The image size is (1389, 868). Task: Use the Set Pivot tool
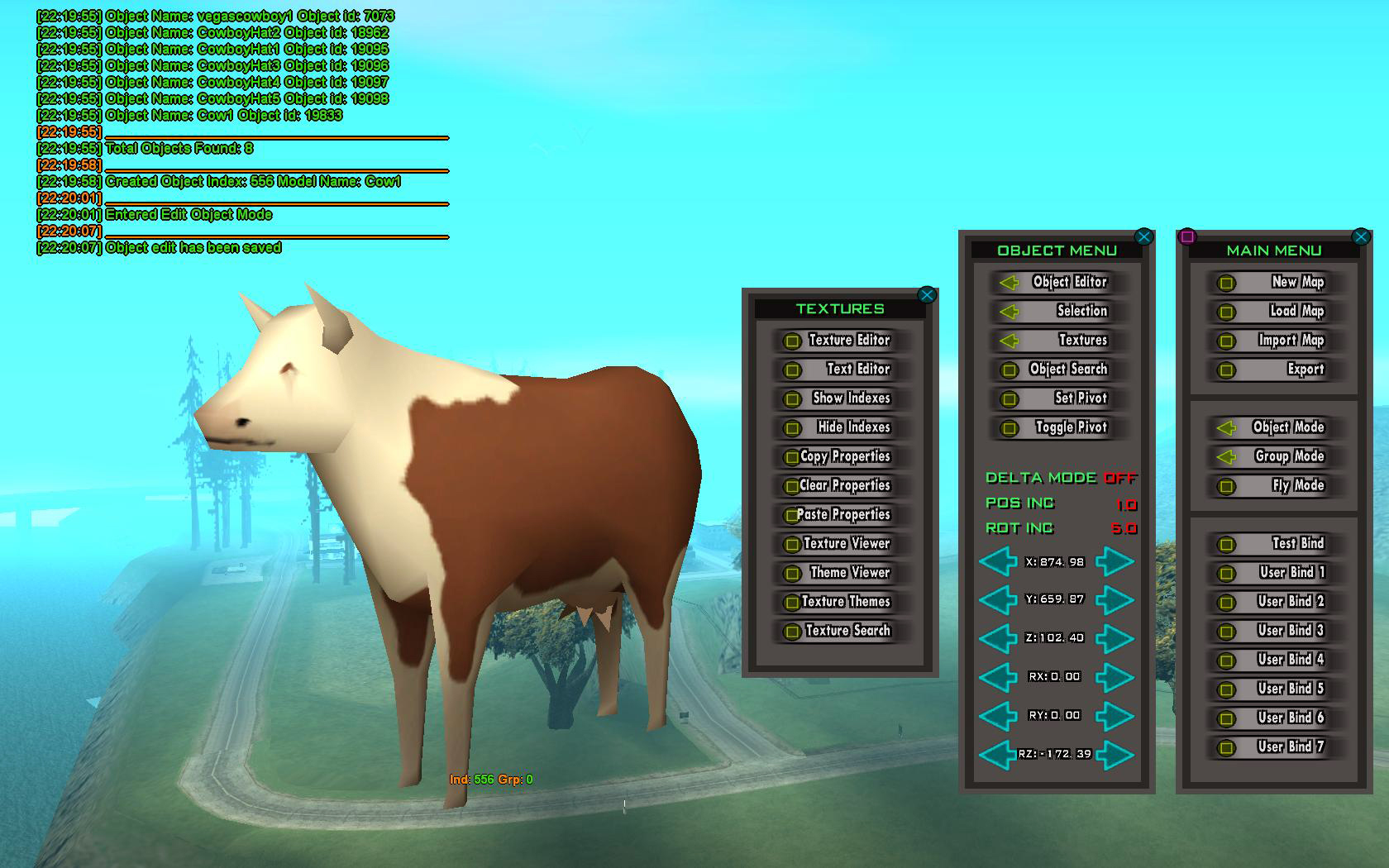point(1061,398)
